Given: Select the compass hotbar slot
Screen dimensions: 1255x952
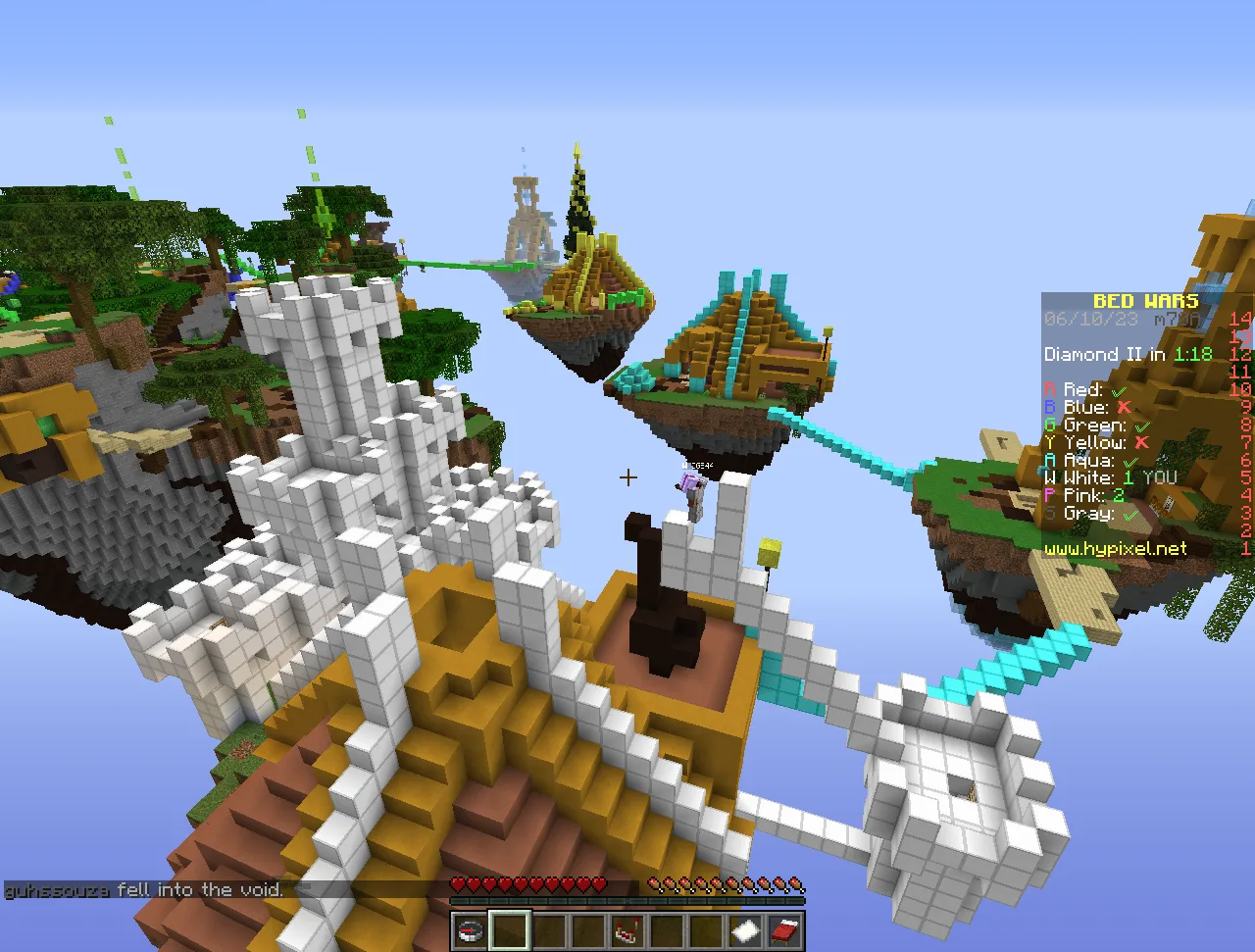Looking at the screenshot, I should [471, 930].
